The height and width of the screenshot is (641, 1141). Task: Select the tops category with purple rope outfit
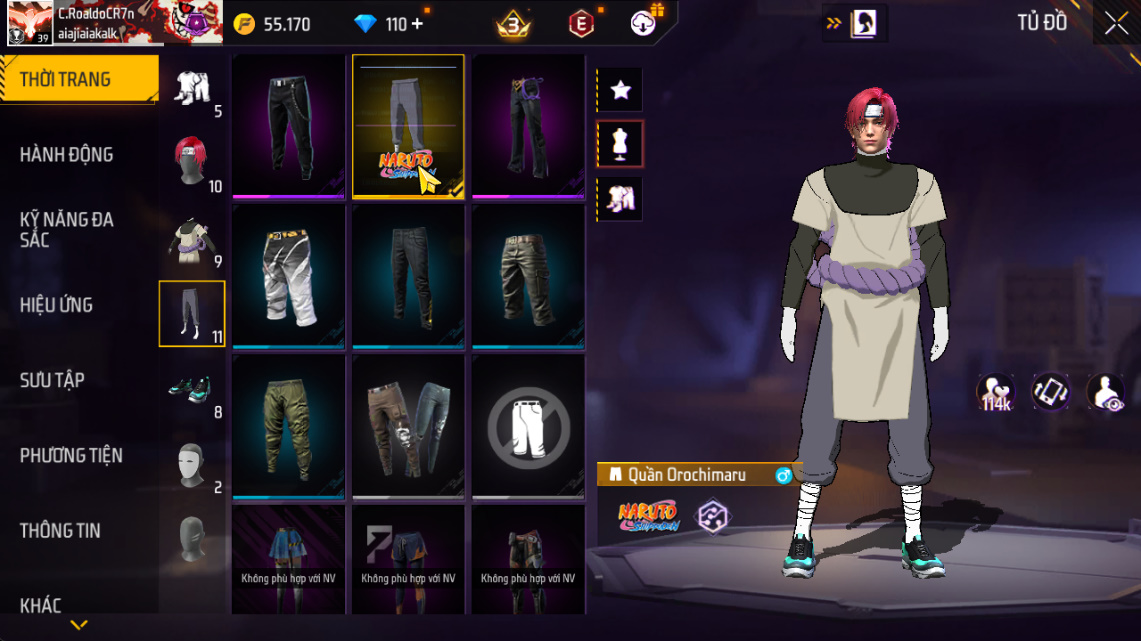point(190,240)
